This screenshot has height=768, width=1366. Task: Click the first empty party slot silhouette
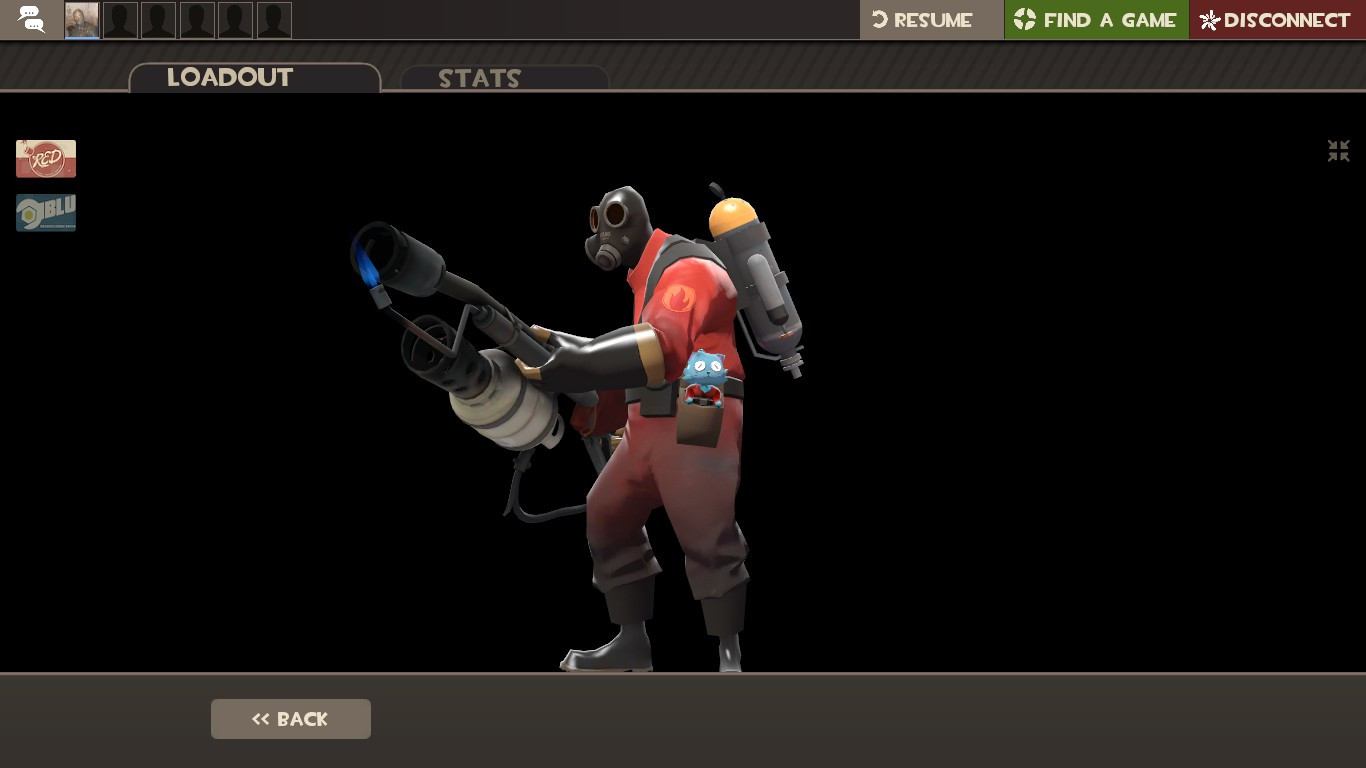tap(120, 19)
